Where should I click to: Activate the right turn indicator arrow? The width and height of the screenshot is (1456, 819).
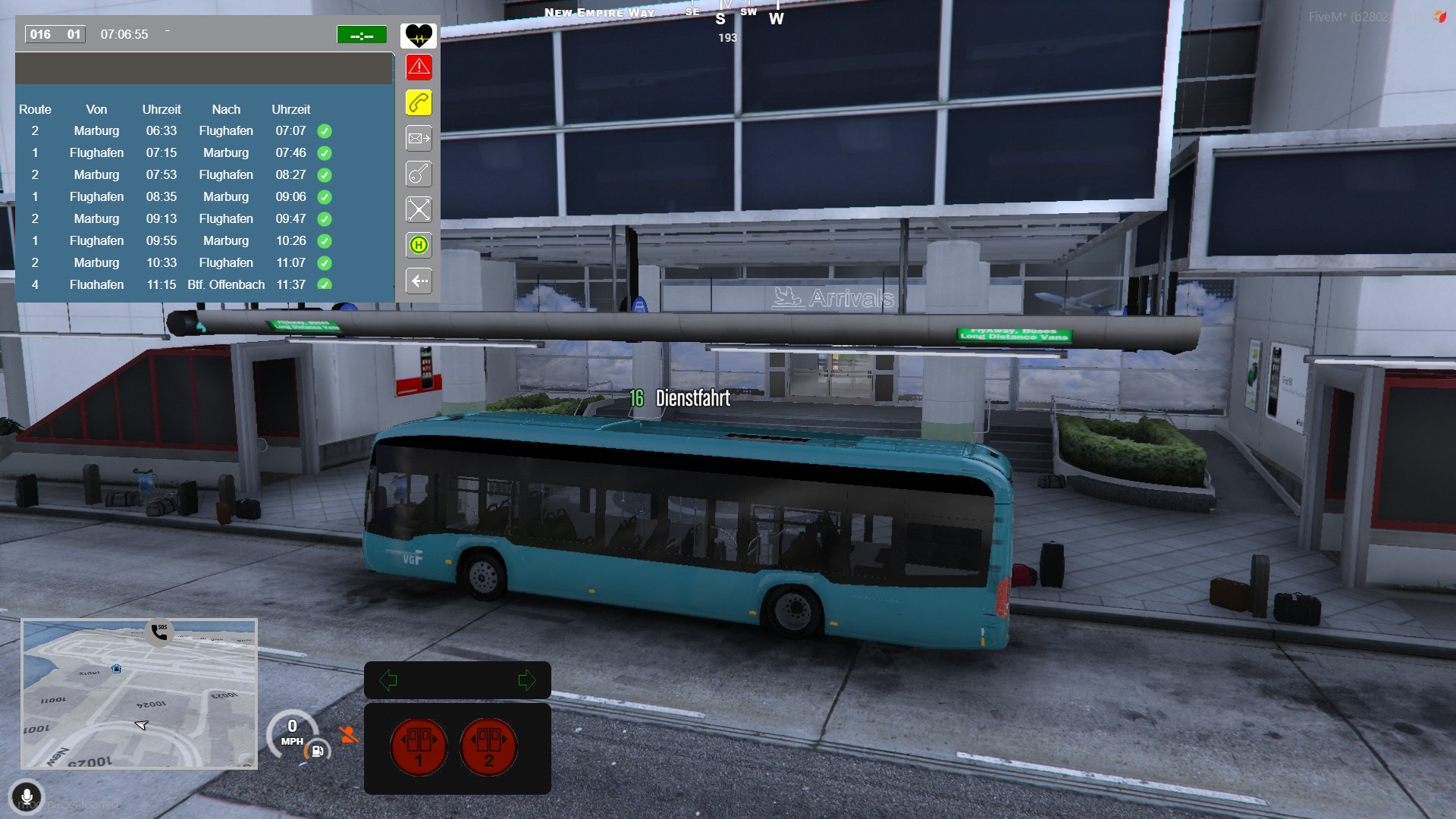click(x=526, y=680)
